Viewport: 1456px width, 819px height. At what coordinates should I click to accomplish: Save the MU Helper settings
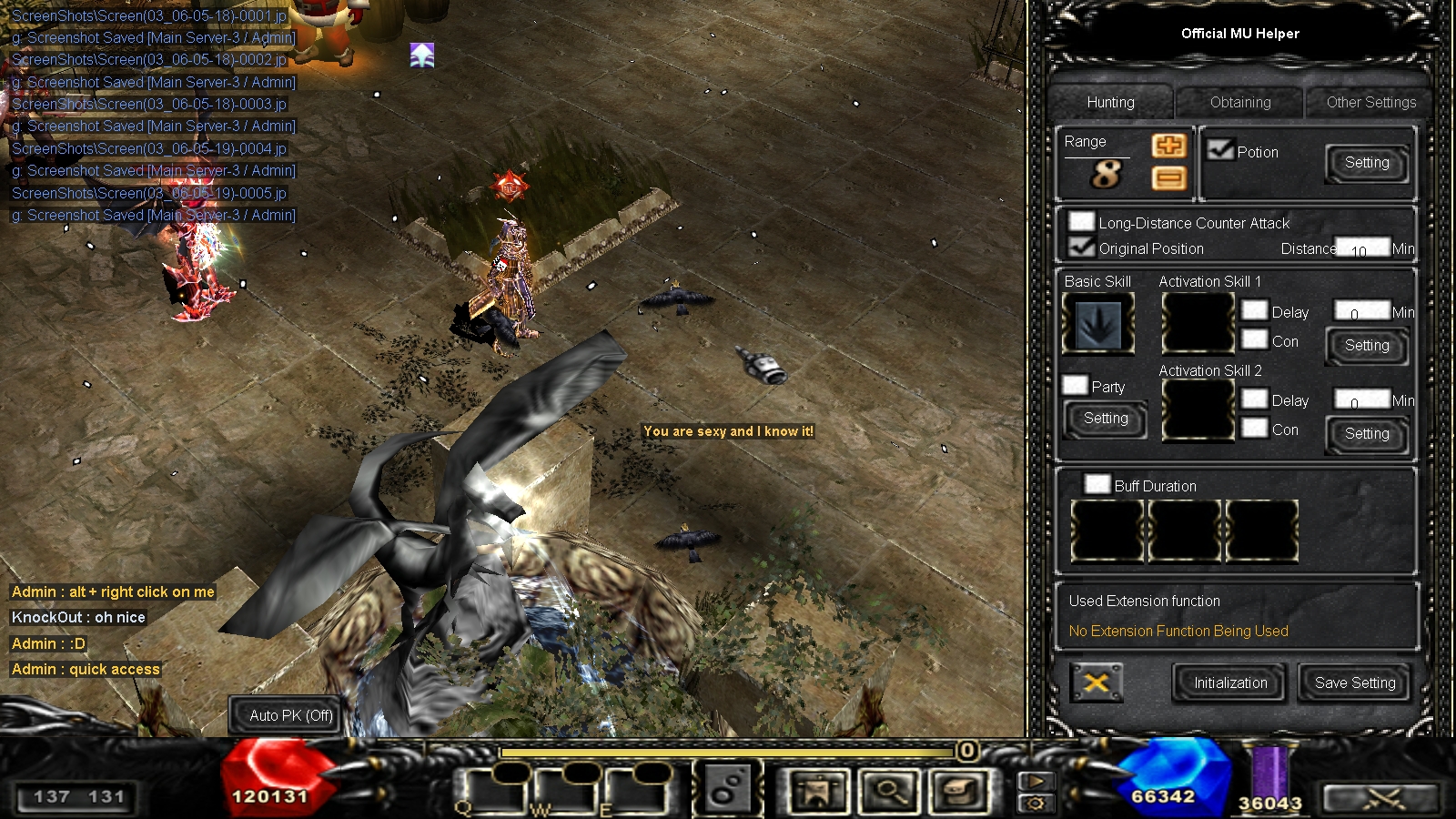(1354, 683)
